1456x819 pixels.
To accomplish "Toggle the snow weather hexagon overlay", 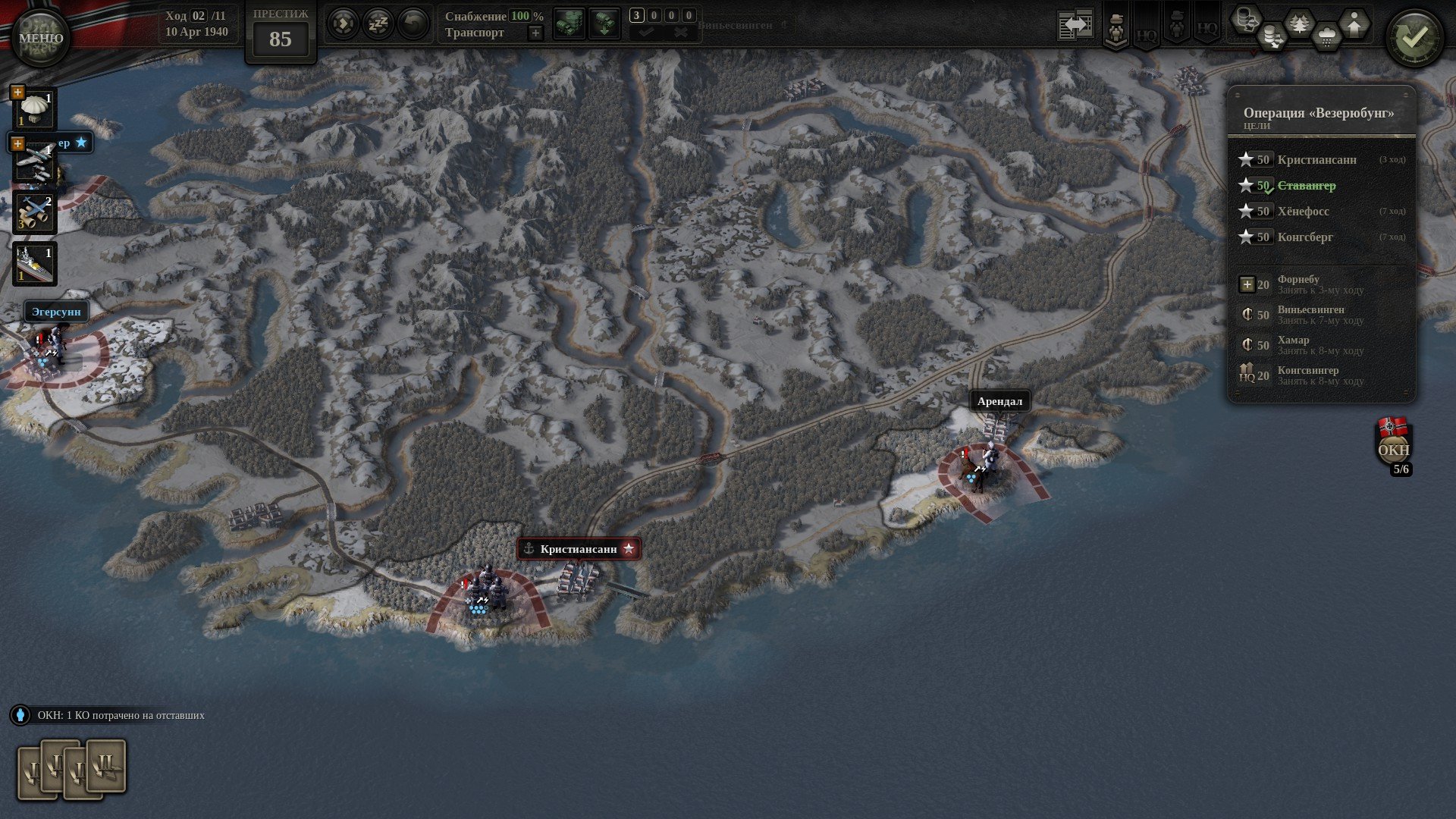I will pos(1326,36).
